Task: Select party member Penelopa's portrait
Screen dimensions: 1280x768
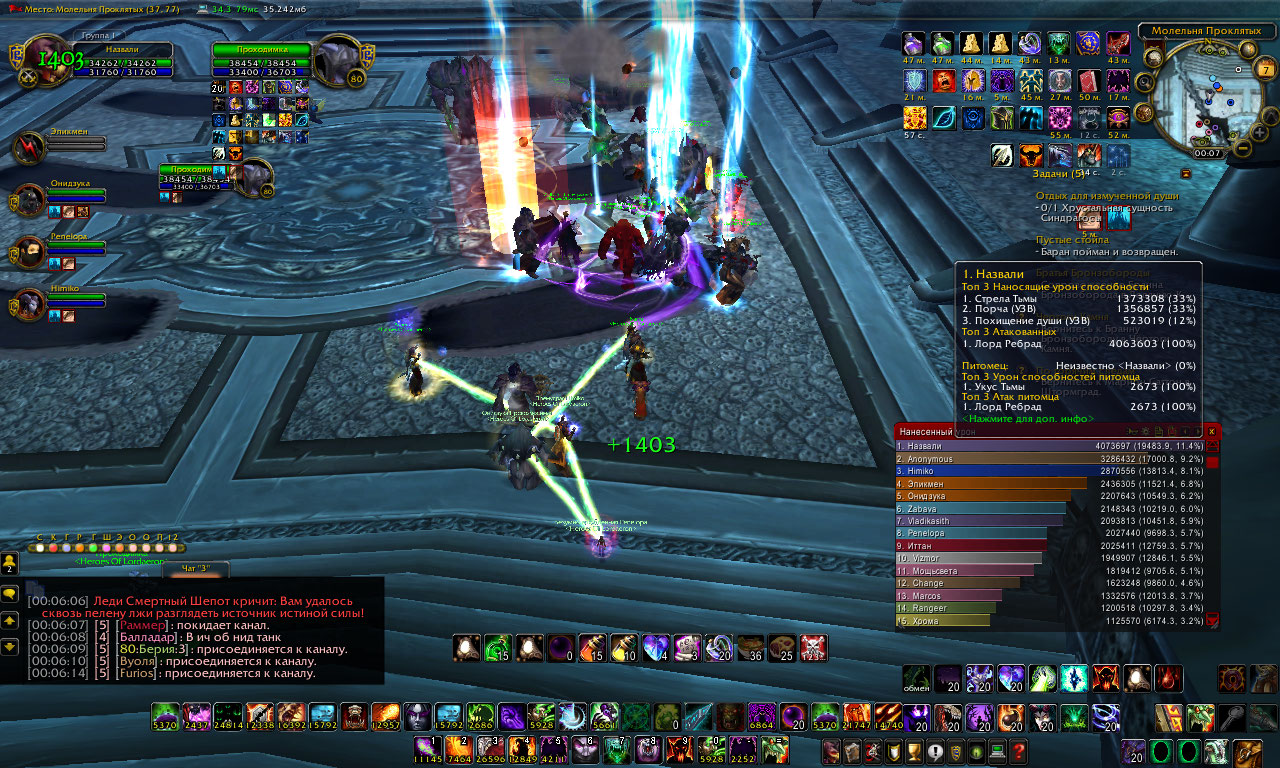Action: pyautogui.click(x=28, y=252)
